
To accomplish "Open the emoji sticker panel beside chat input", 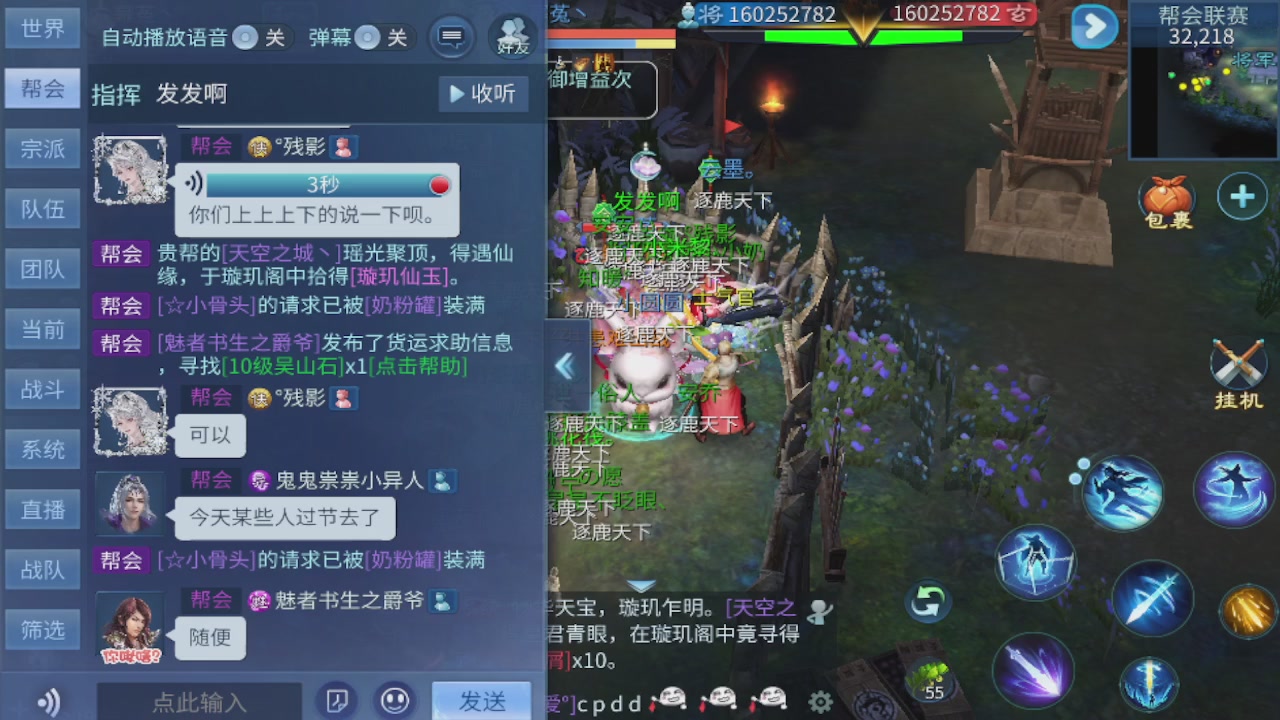I will [395, 701].
